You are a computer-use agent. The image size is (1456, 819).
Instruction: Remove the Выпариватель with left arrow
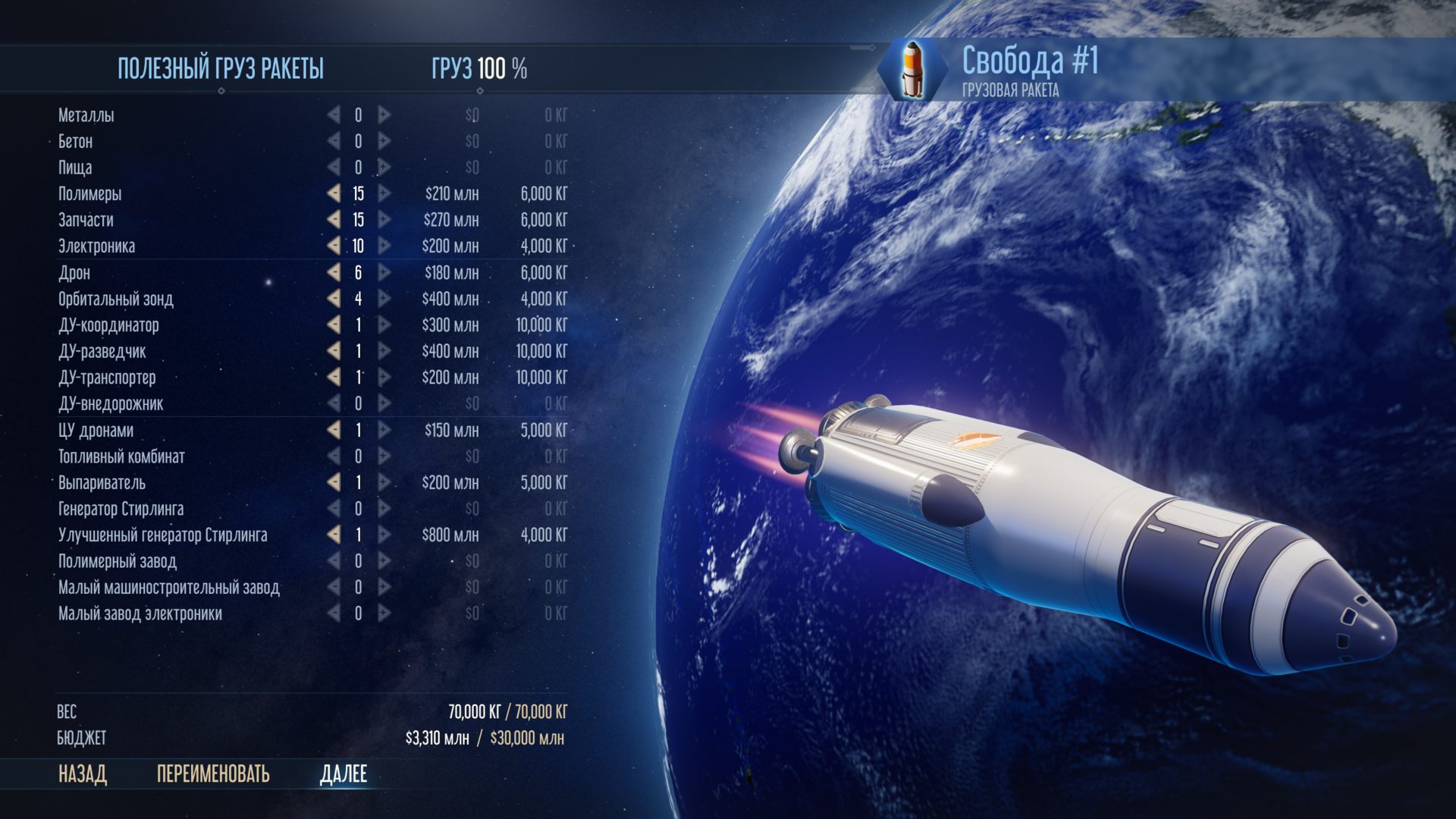click(x=334, y=482)
